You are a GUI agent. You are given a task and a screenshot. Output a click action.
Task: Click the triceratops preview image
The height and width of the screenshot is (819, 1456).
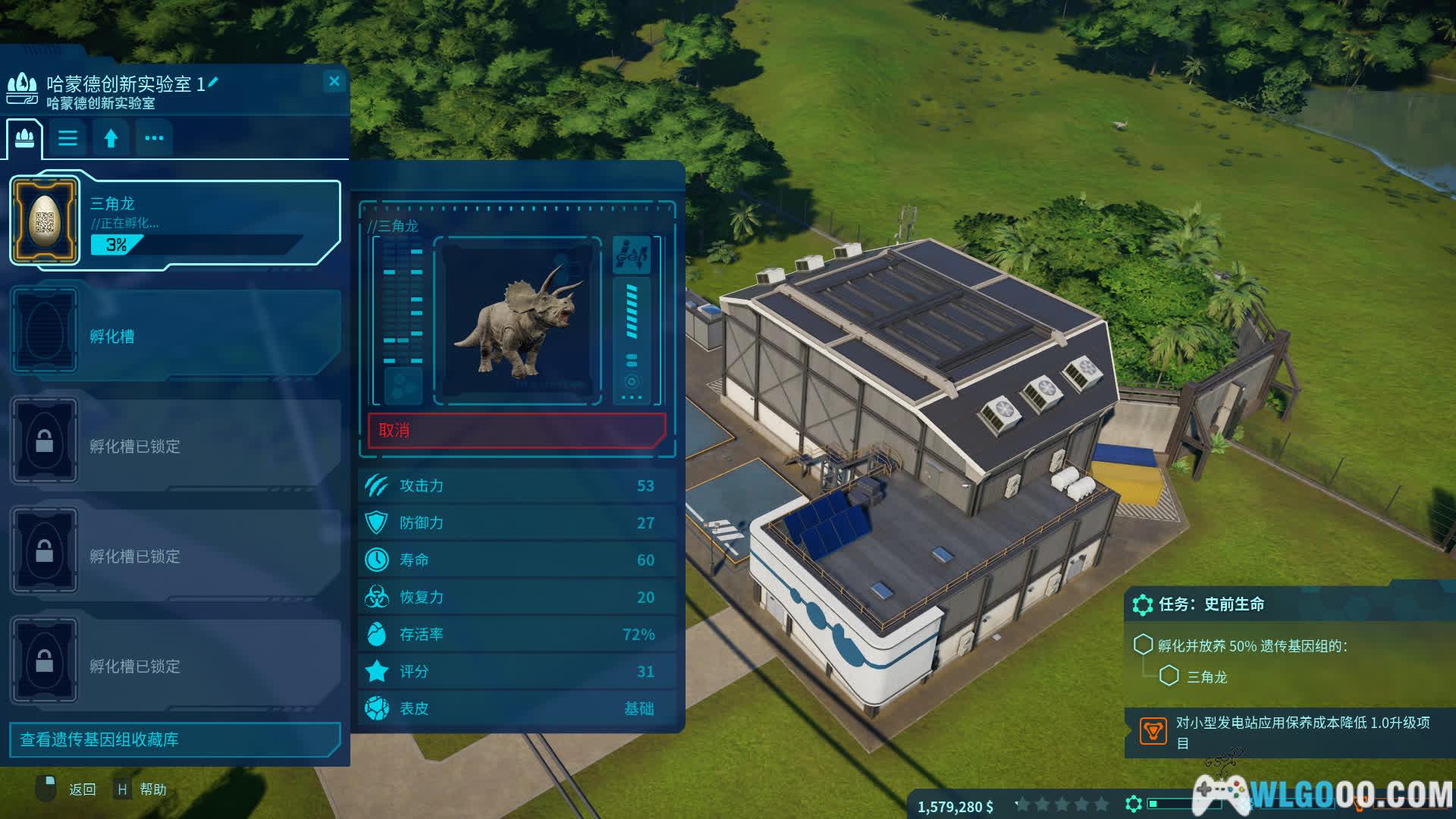tap(517, 320)
